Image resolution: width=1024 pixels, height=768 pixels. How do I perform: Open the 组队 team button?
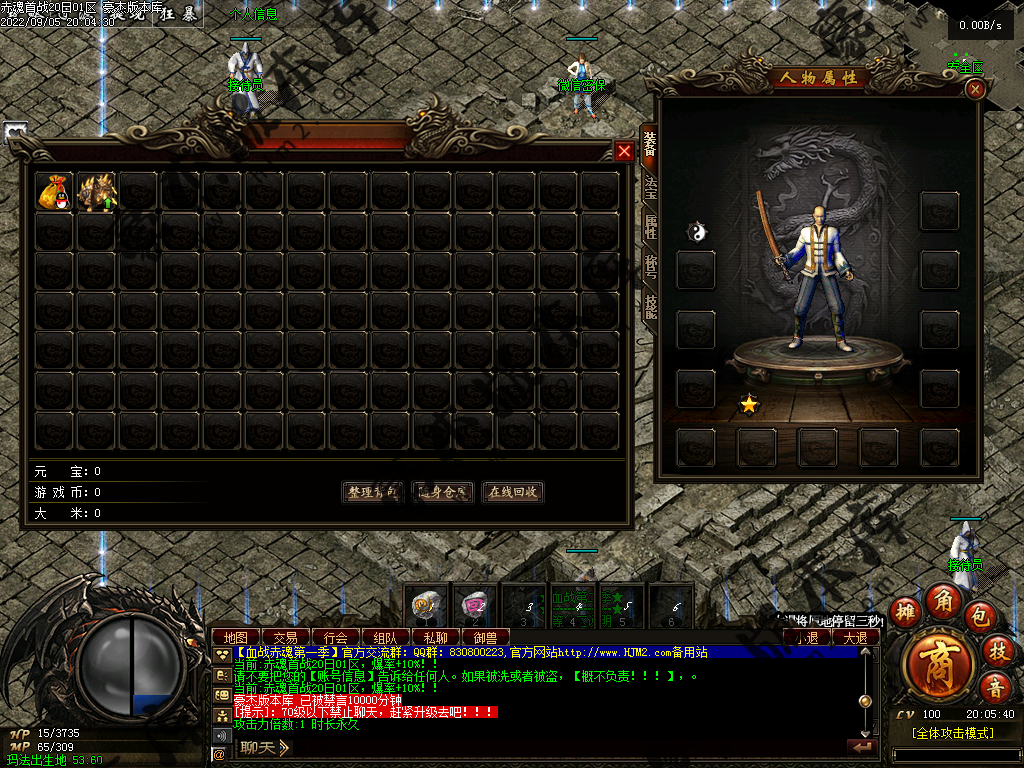click(x=385, y=637)
